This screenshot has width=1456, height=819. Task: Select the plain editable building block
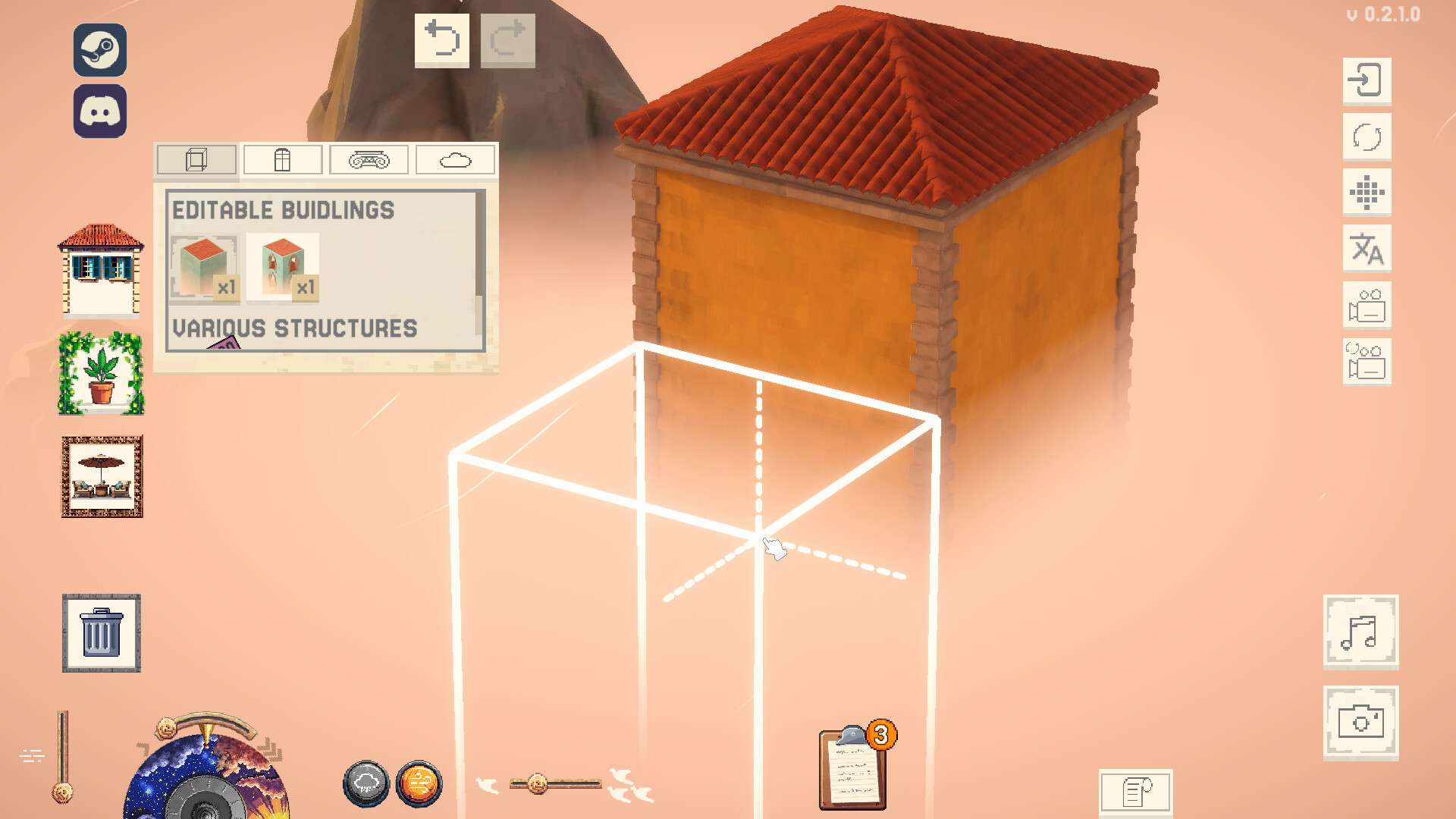[203, 267]
